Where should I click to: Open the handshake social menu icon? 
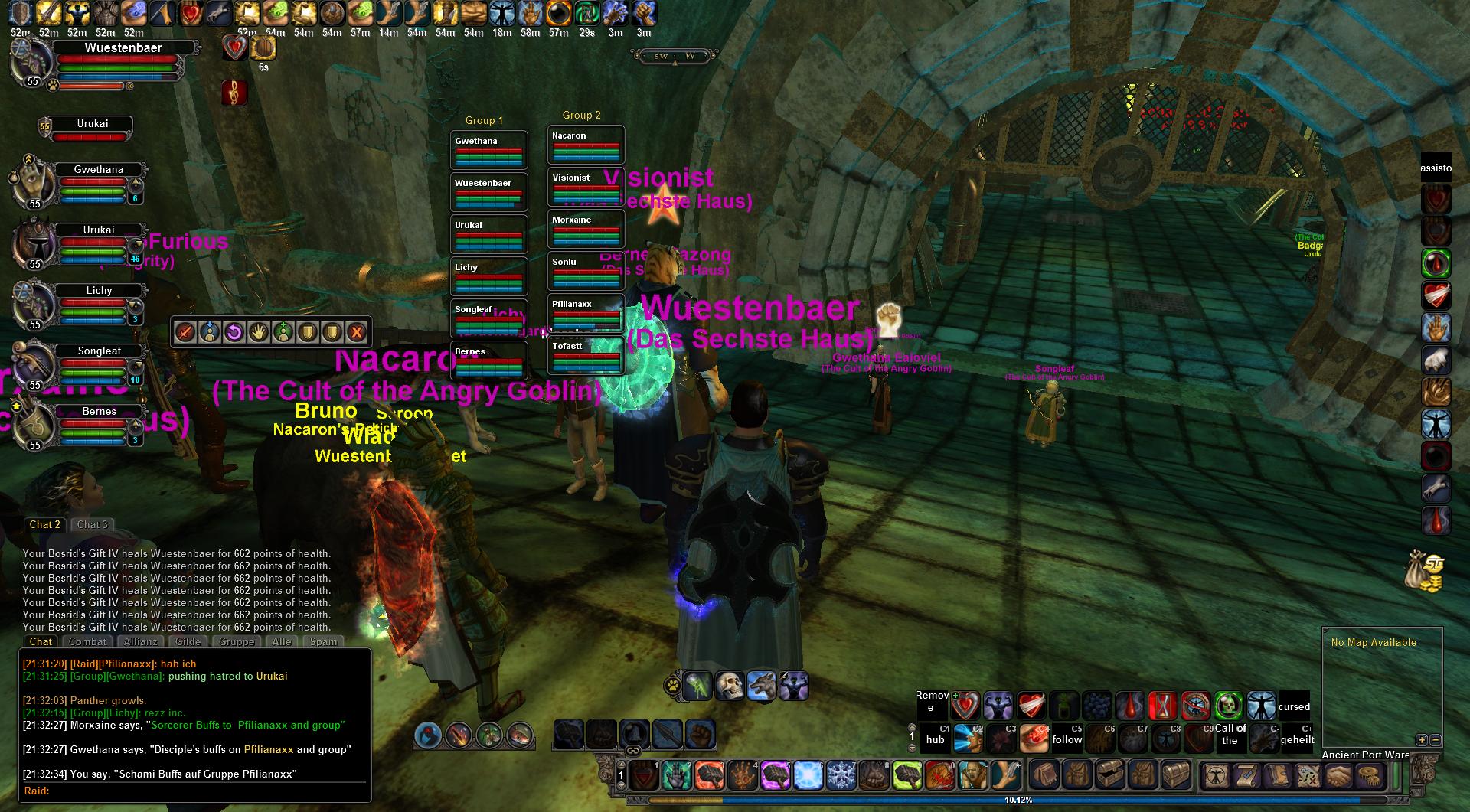click(1339, 776)
